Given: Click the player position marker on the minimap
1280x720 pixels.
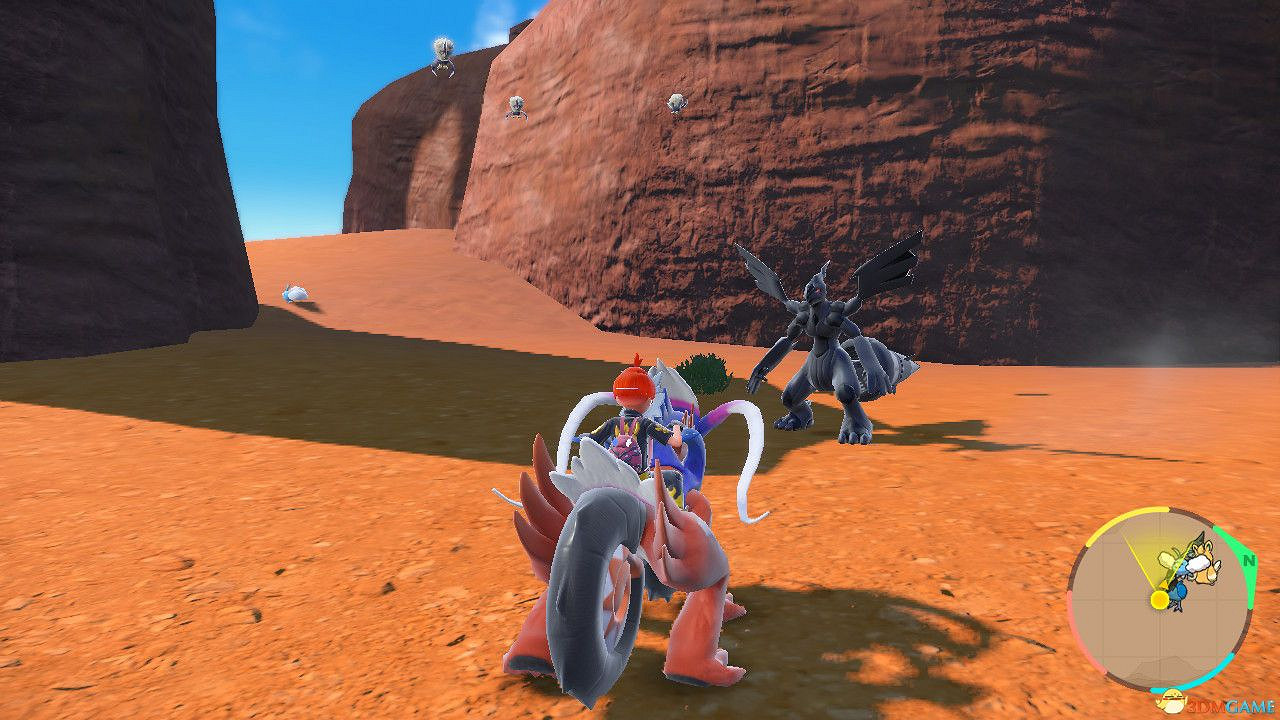Looking at the screenshot, I should (x=1158, y=598).
